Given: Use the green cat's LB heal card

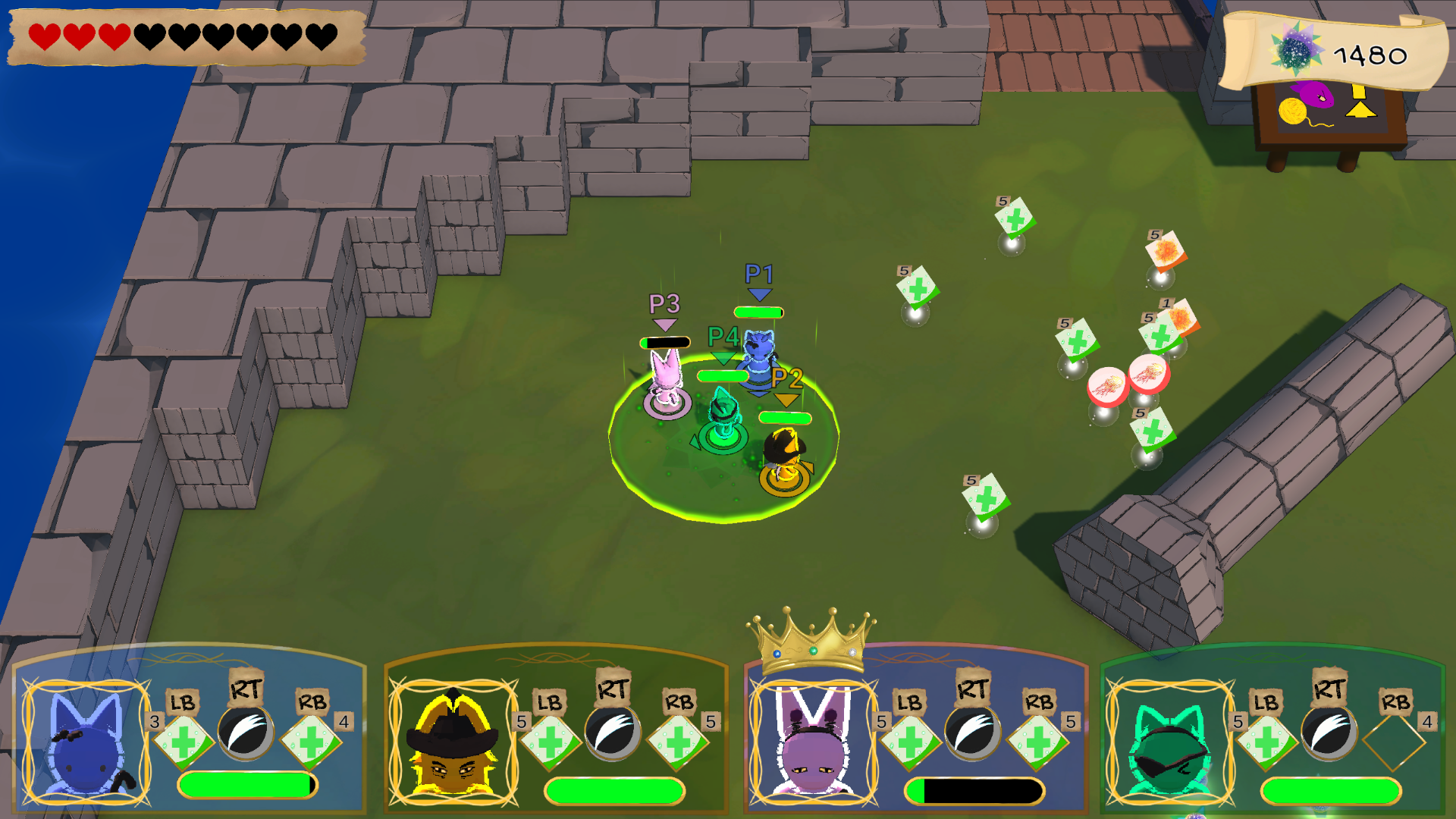Looking at the screenshot, I should (1266, 740).
